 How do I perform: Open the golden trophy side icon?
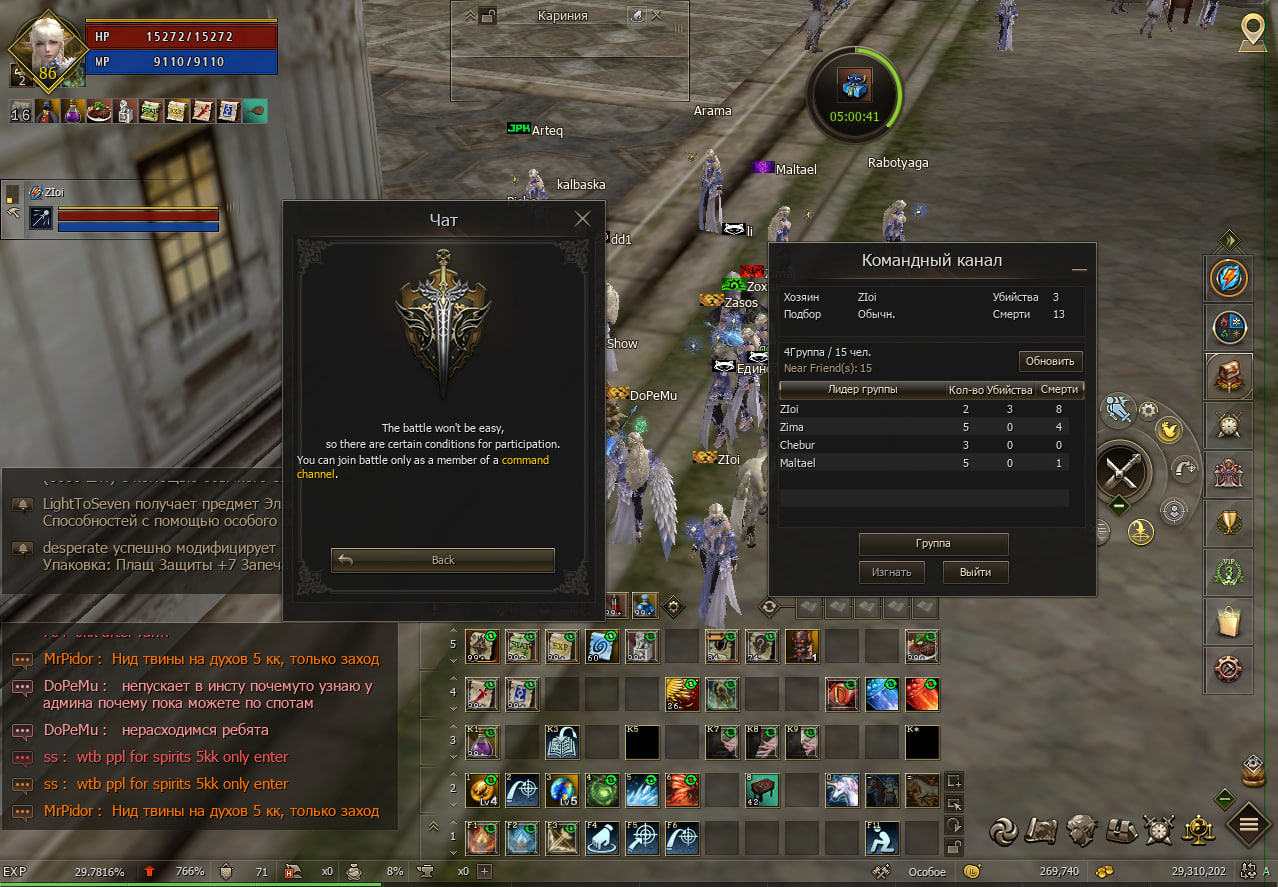(1228, 521)
